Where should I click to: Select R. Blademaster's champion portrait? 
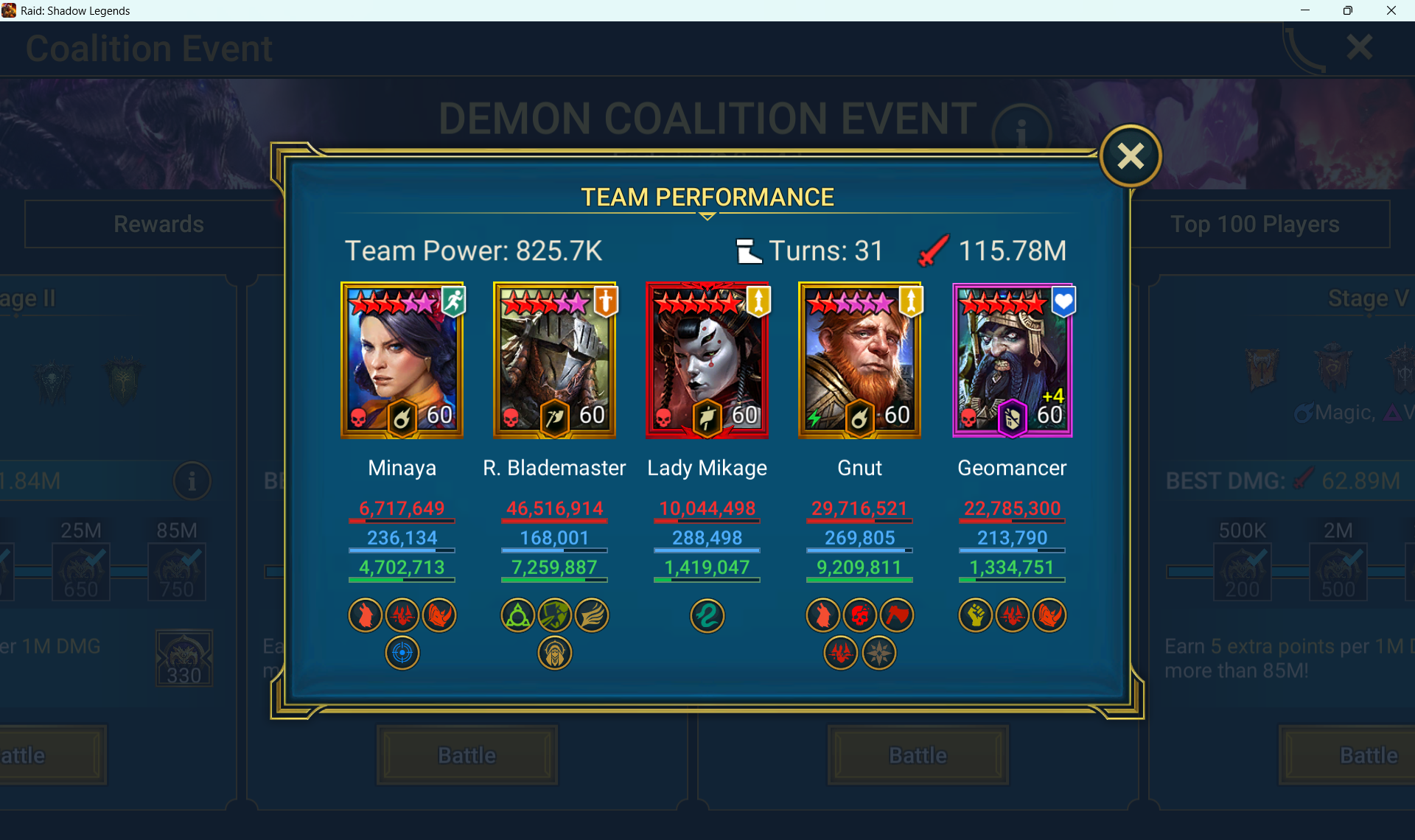[555, 360]
